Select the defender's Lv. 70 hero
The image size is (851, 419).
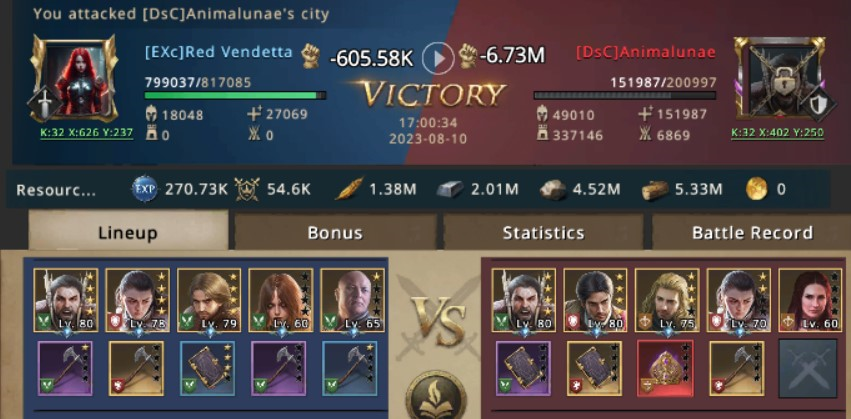click(x=738, y=300)
